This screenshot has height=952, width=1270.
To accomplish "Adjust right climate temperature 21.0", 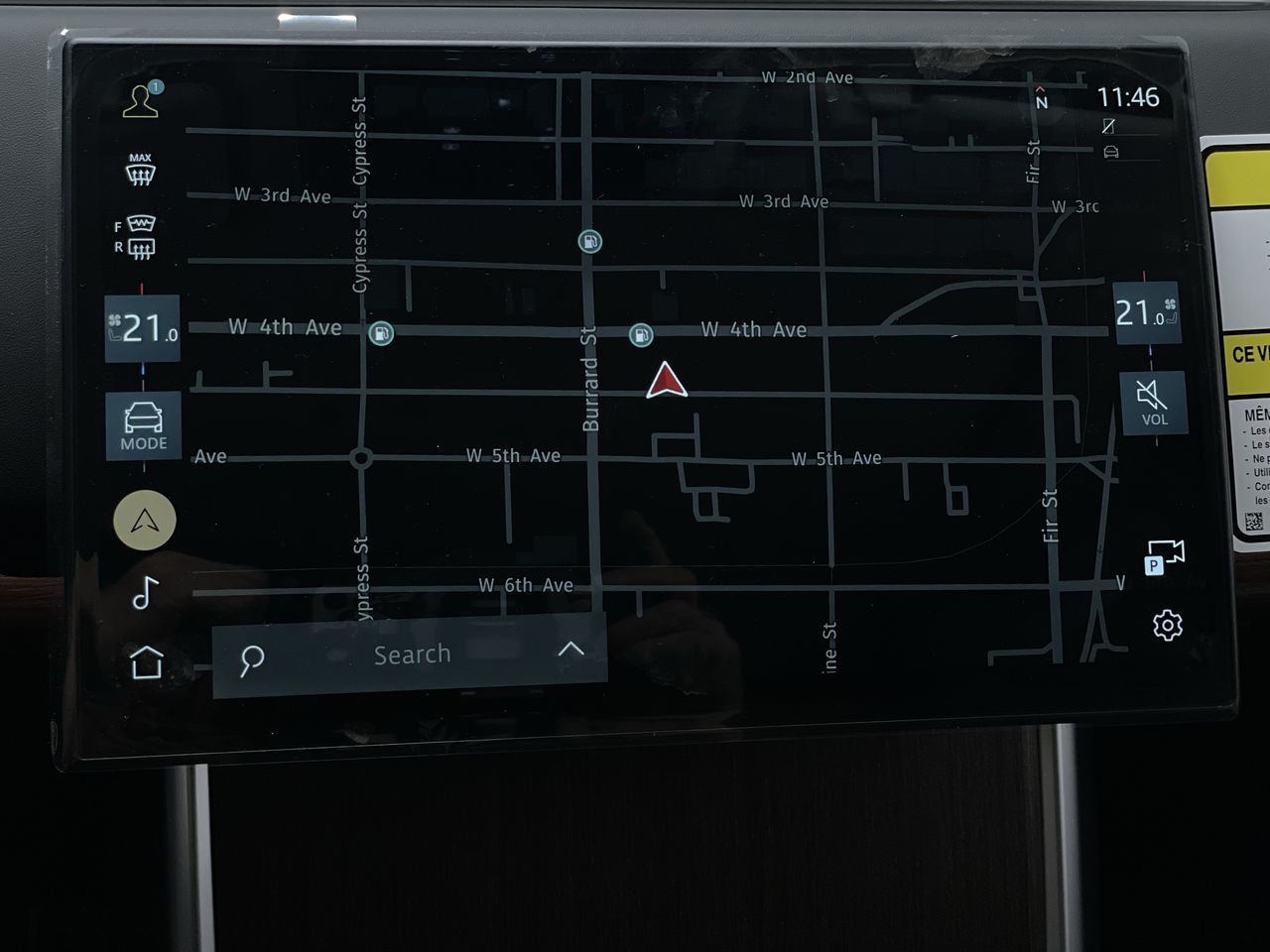I will pyautogui.click(x=1145, y=313).
